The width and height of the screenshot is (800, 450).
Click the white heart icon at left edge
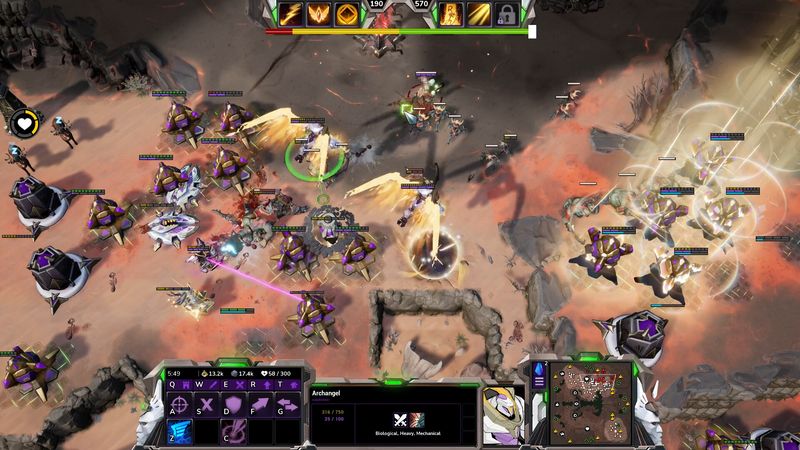pyautogui.click(x=22, y=124)
